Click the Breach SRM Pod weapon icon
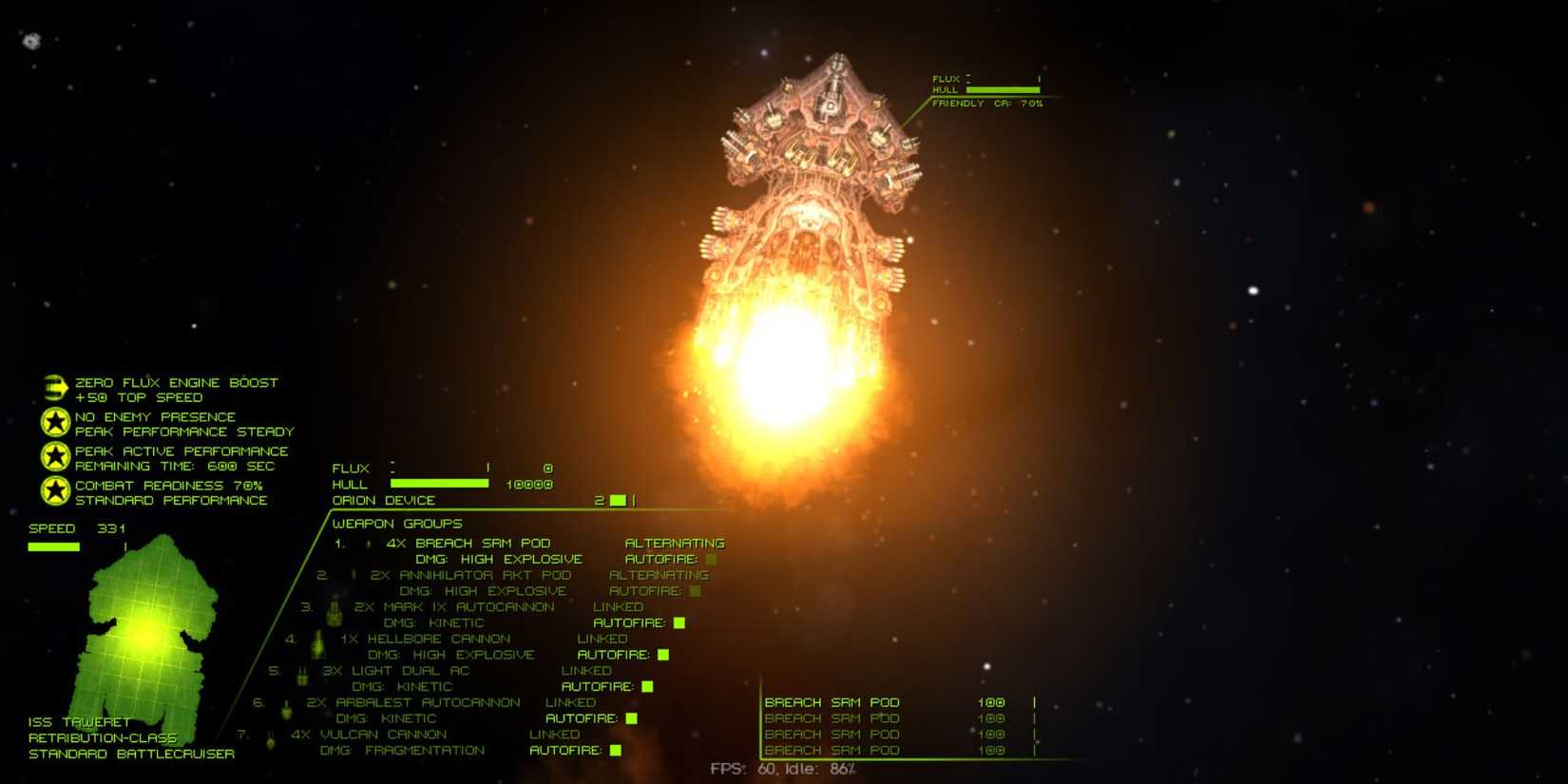This screenshot has width=1568, height=784. [370, 543]
